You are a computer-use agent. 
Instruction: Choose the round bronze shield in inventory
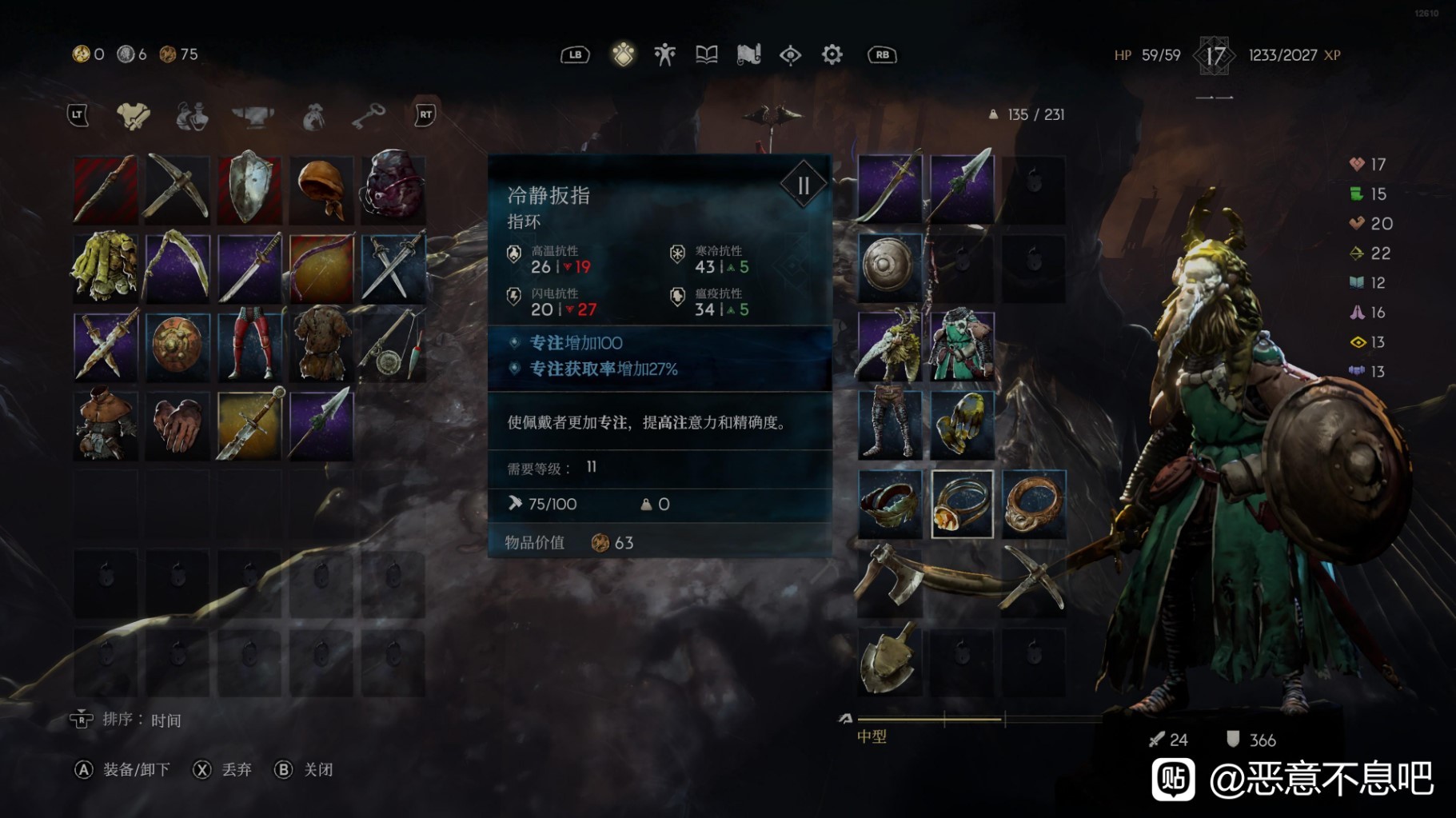coord(178,346)
